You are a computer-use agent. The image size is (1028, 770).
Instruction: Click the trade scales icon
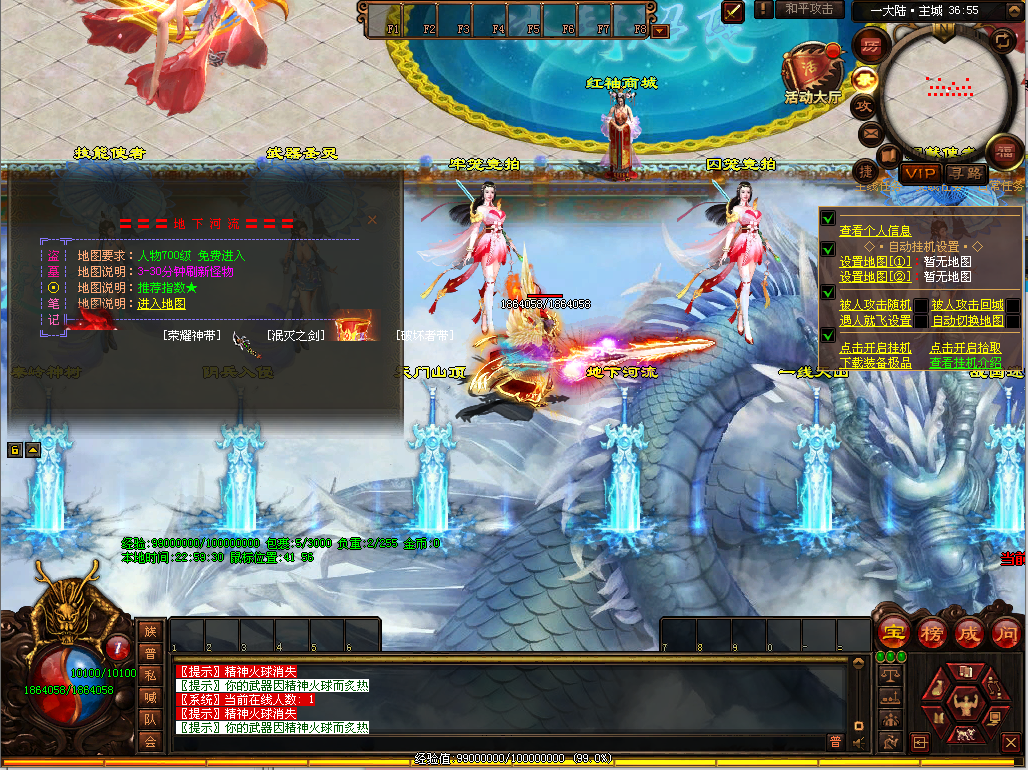[889, 675]
